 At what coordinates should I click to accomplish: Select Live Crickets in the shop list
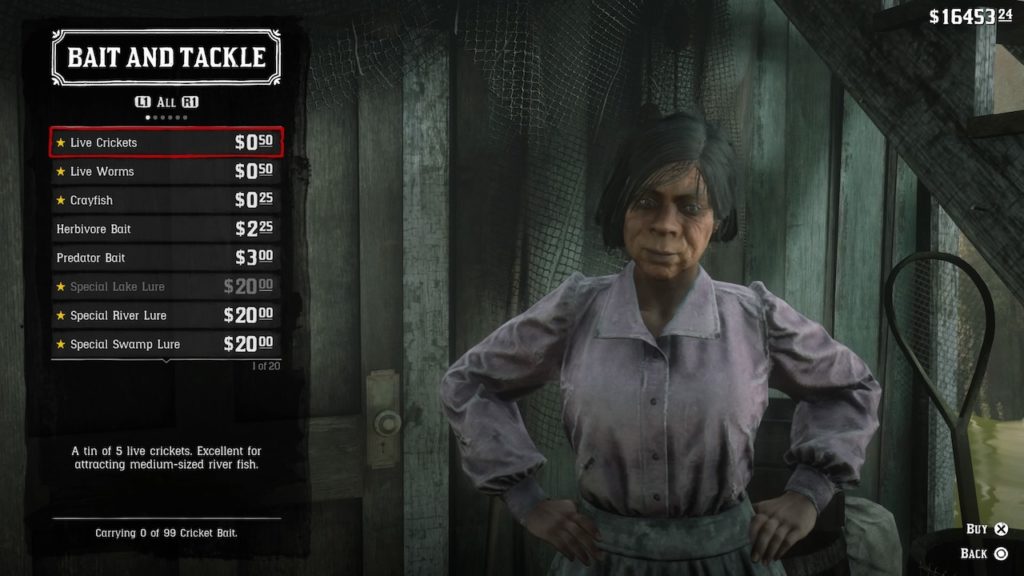(166, 142)
